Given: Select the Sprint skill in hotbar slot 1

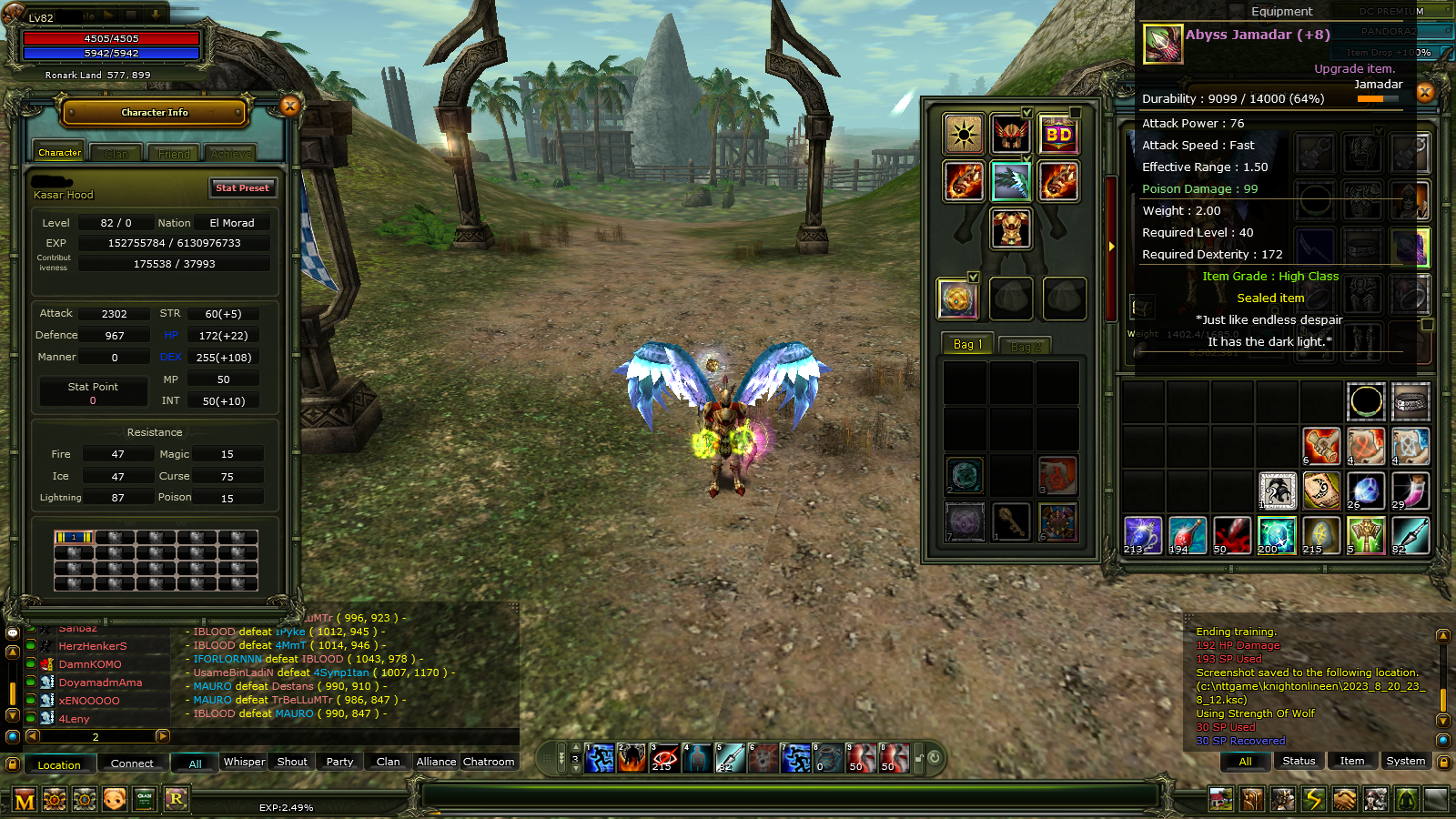Looking at the screenshot, I should pyautogui.click(x=600, y=758).
